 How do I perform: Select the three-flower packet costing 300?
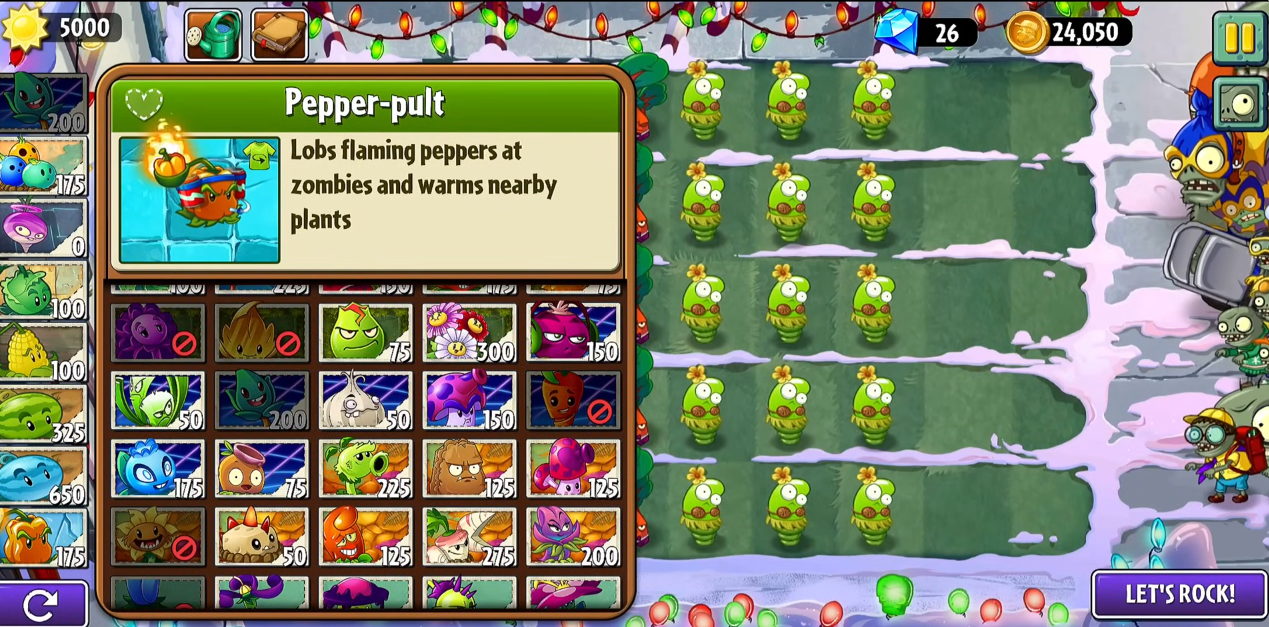coord(469,332)
